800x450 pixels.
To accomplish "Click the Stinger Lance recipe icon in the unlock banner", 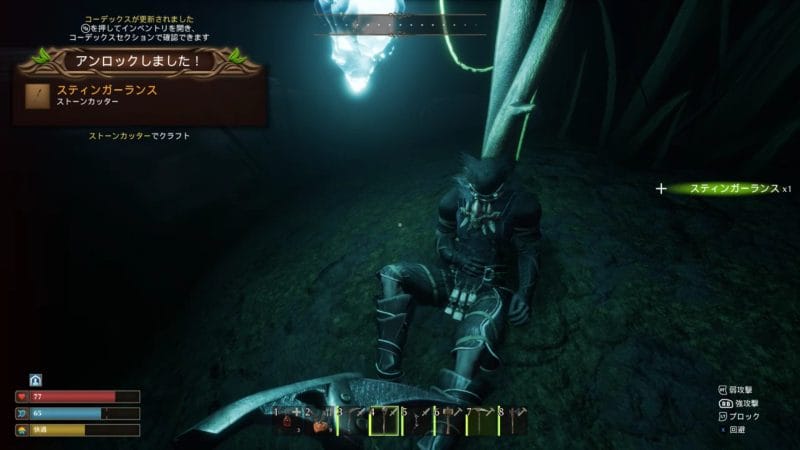I will click(40, 95).
